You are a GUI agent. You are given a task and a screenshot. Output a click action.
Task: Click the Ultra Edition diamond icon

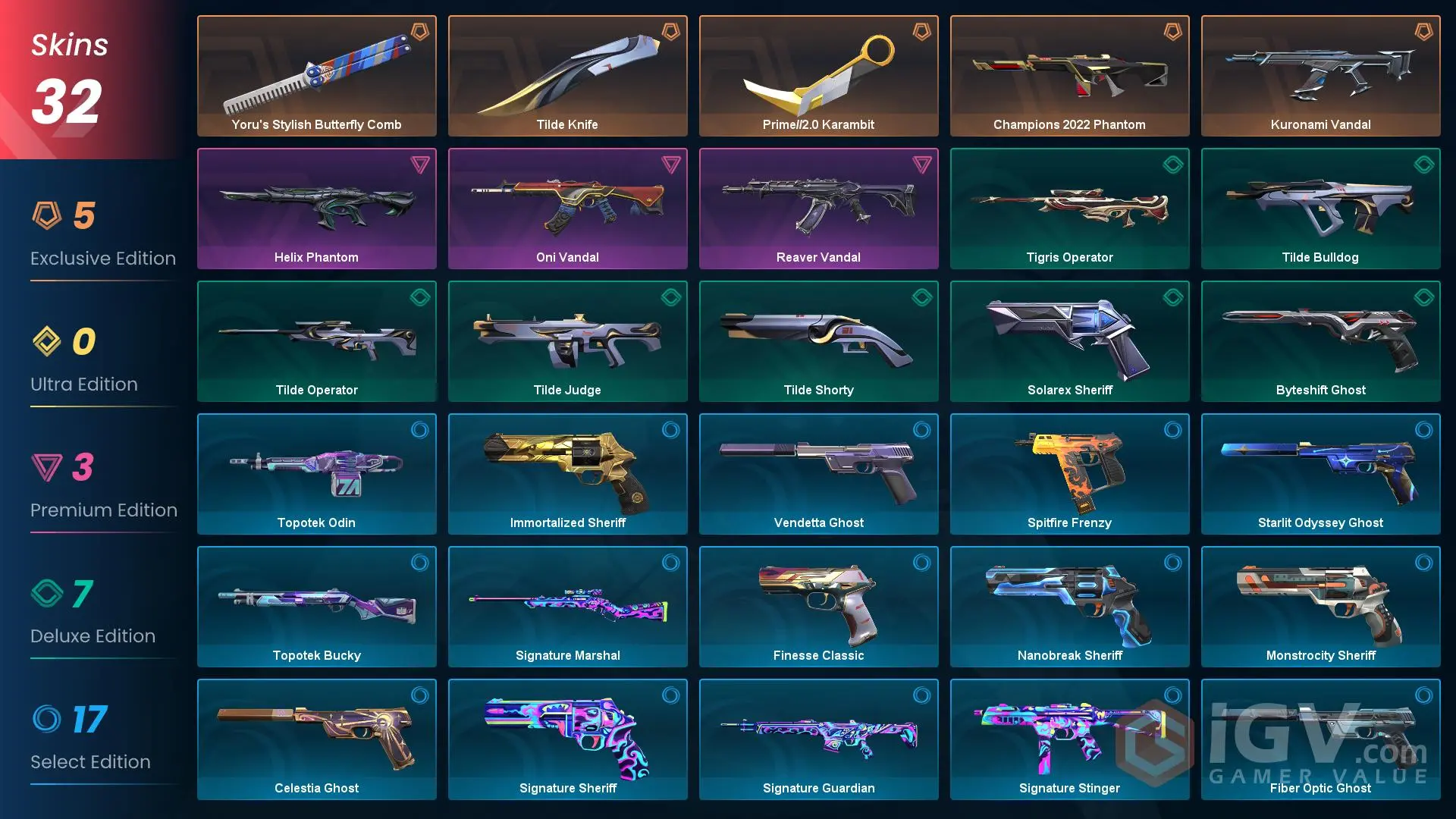(47, 342)
